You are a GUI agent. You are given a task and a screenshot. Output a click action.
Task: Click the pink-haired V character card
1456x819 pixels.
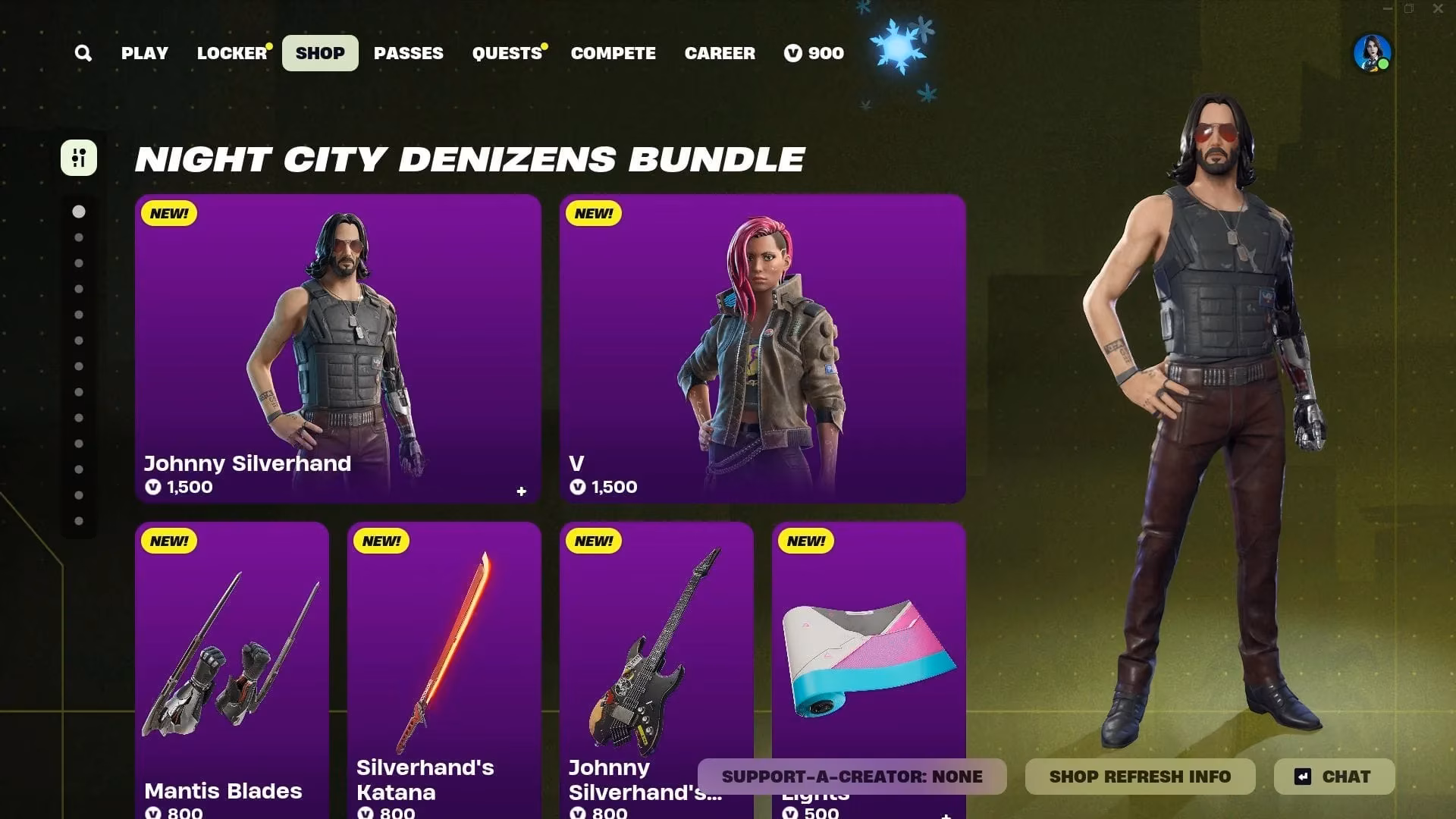tap(762, 349)
